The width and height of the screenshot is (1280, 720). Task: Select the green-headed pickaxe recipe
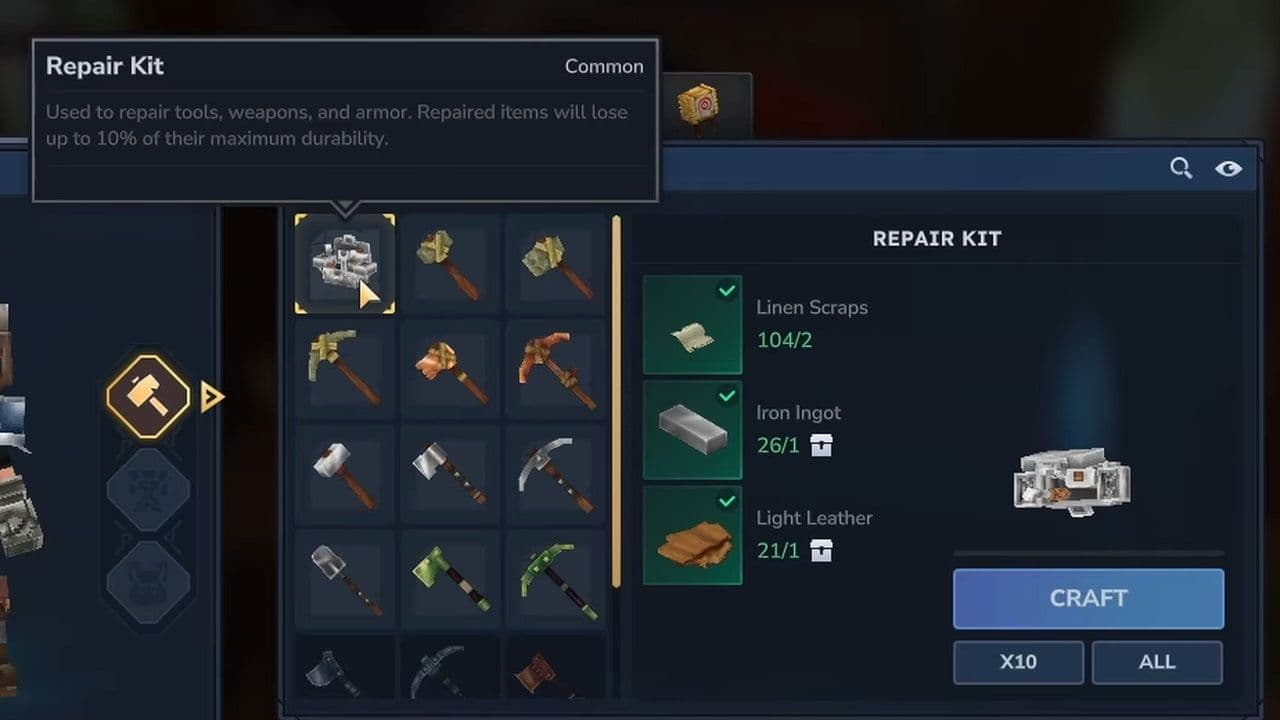(556, 580)
